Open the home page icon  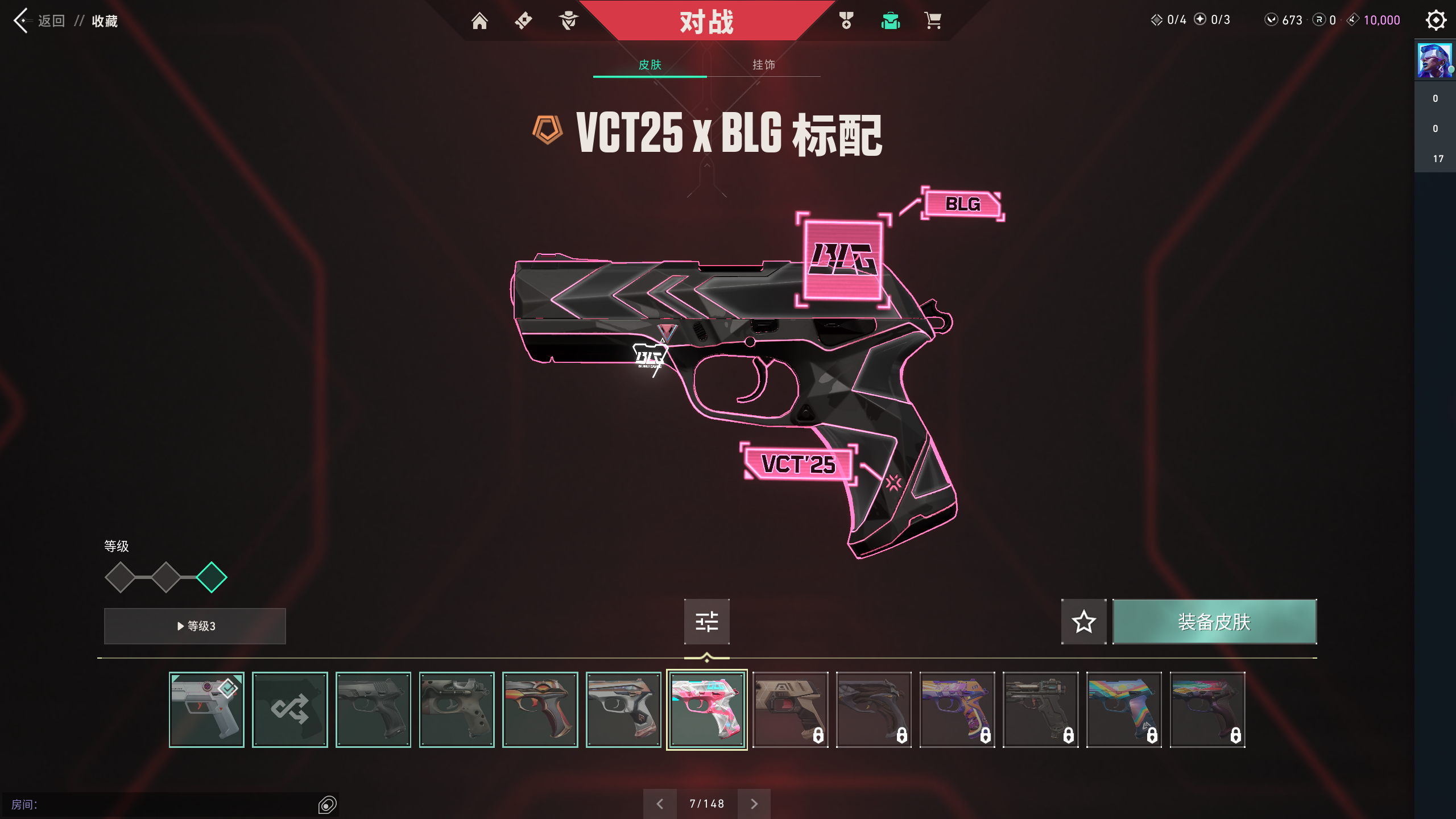pos(479,21)
